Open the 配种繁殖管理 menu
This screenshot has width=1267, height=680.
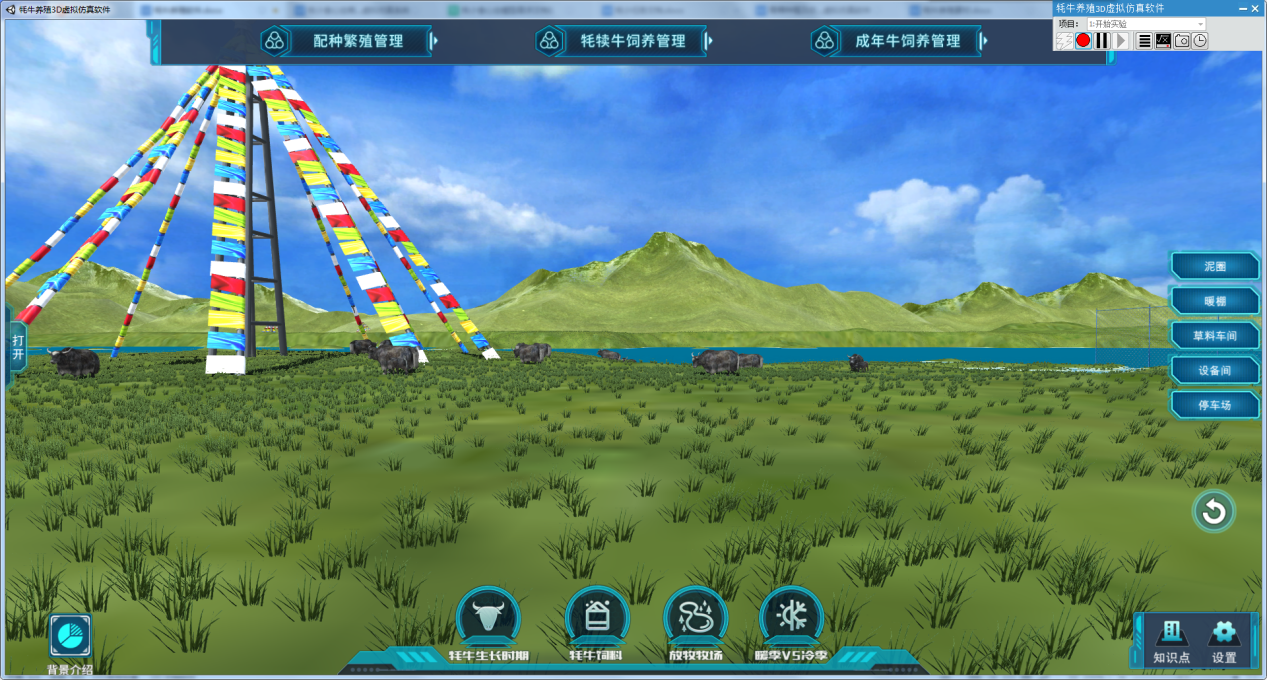(357, 41)
